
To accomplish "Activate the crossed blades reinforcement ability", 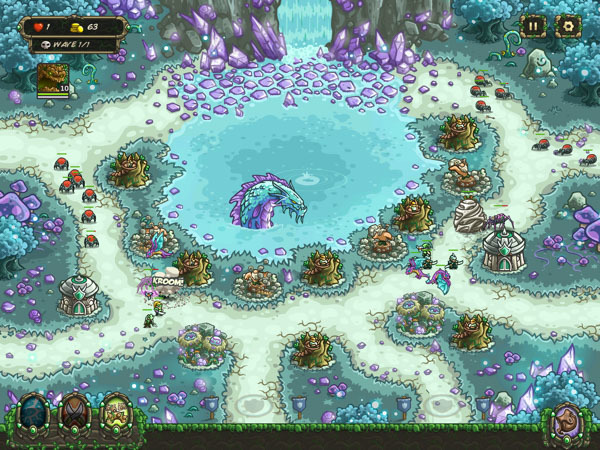I will [x=75, y=413].
